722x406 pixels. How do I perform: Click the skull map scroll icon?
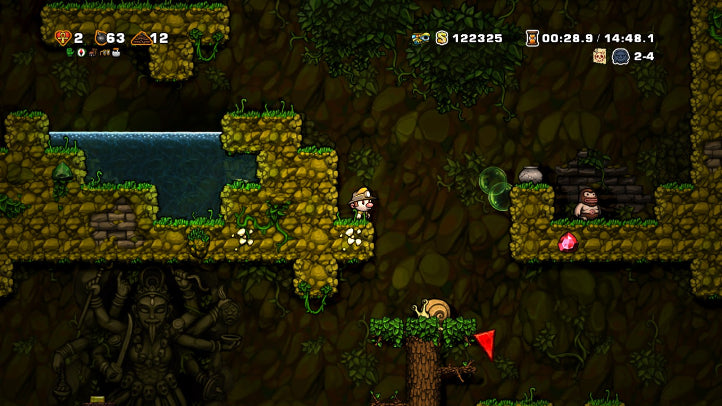(x=600, y=56)
